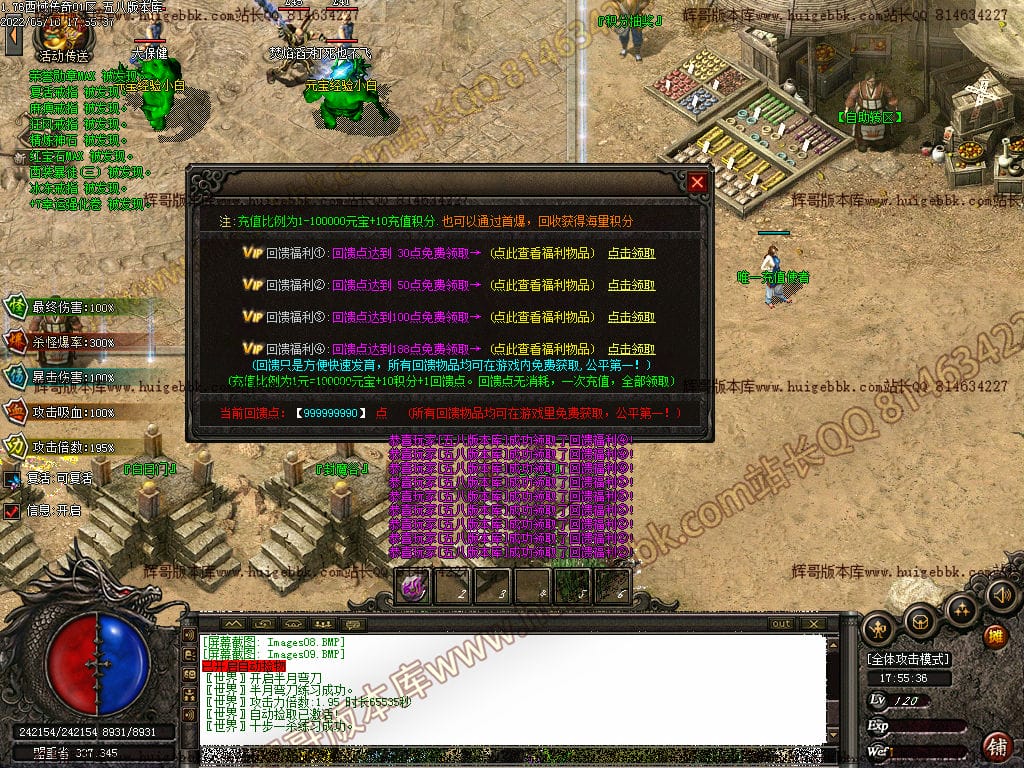This screenshot has height=768, width=1024.
Task: Toggle the 信息 info checkbox with red check
Action: point(12,511)
